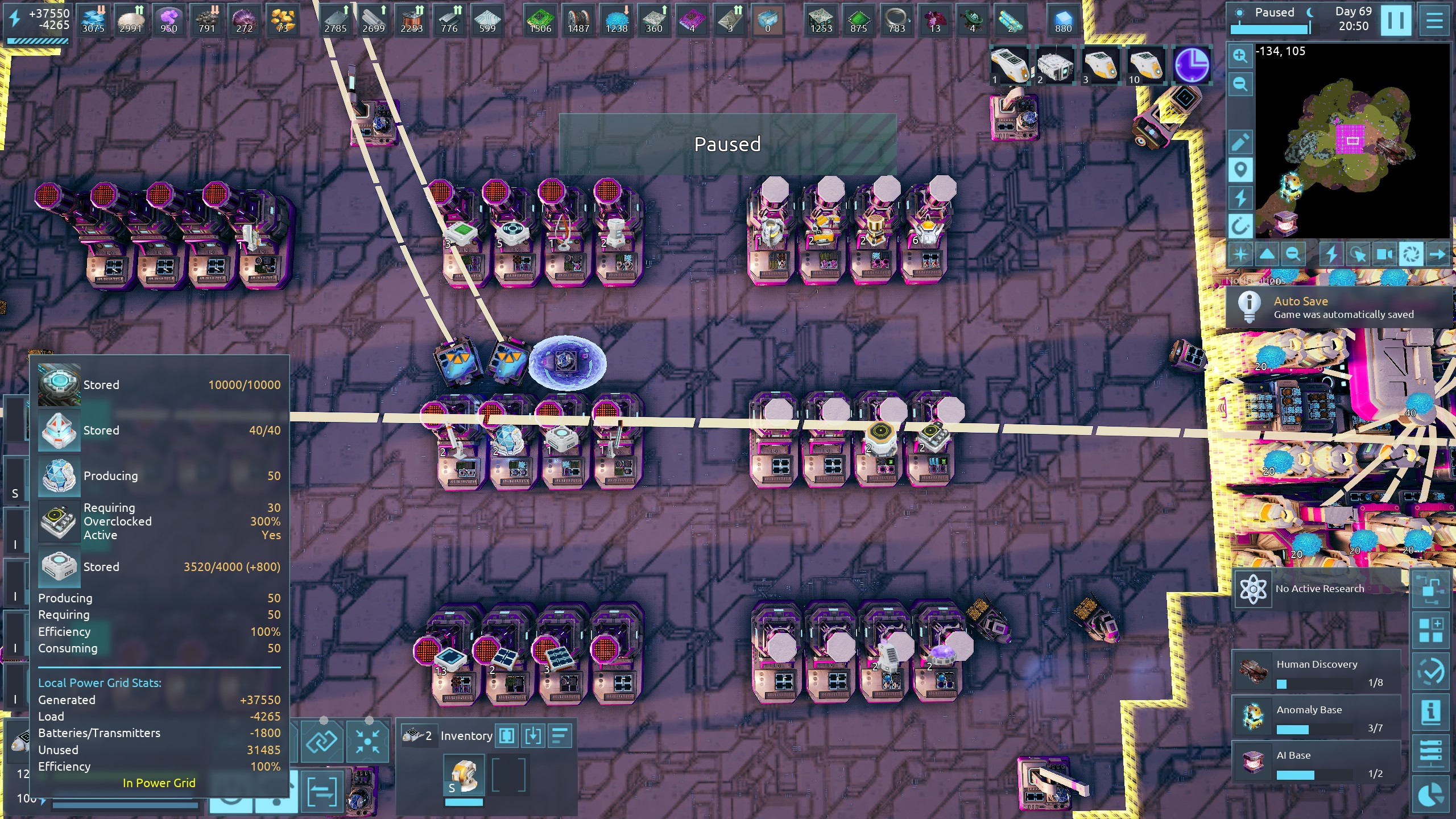Toggle the magnet button beside minimap
Image resolution: width=1456 pixels, height=819 pixels.
click(x=1240, y=227)
